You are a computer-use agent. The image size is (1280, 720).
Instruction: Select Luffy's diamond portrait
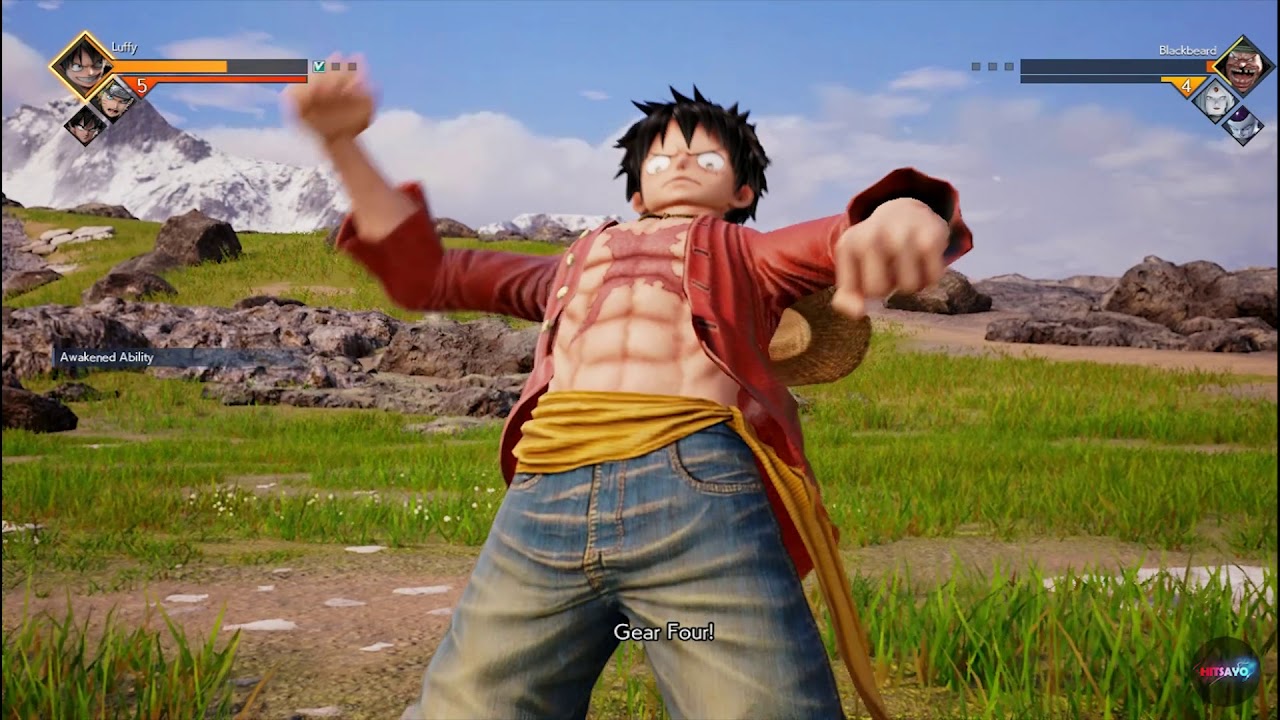click(82, 65)
